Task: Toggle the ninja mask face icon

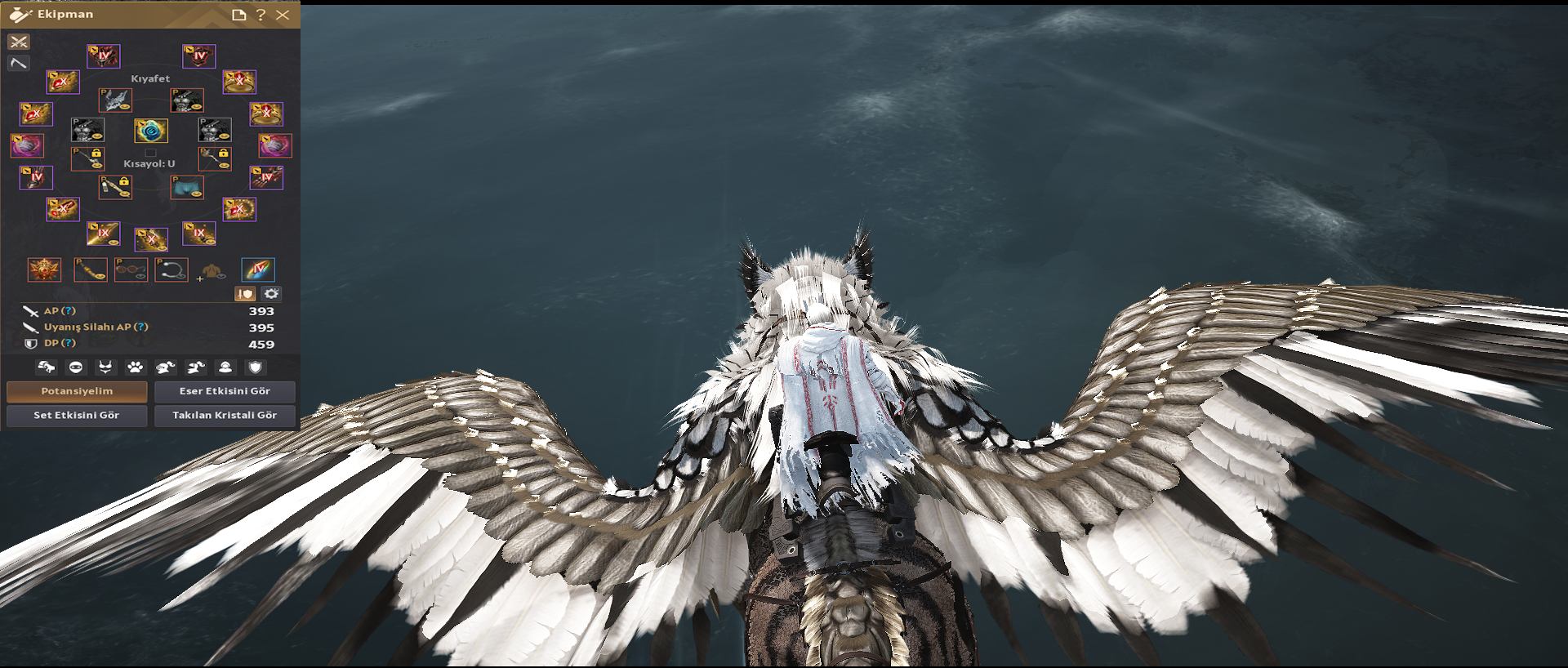Action: pos(76,367)
